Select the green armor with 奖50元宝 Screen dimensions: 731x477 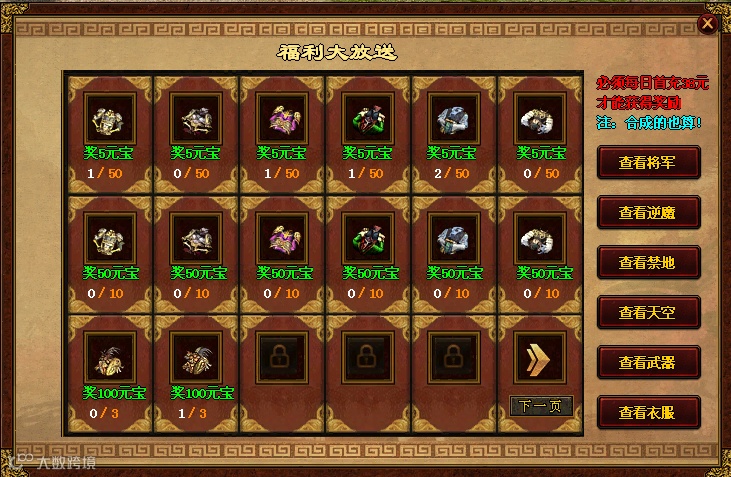(368, 238)
